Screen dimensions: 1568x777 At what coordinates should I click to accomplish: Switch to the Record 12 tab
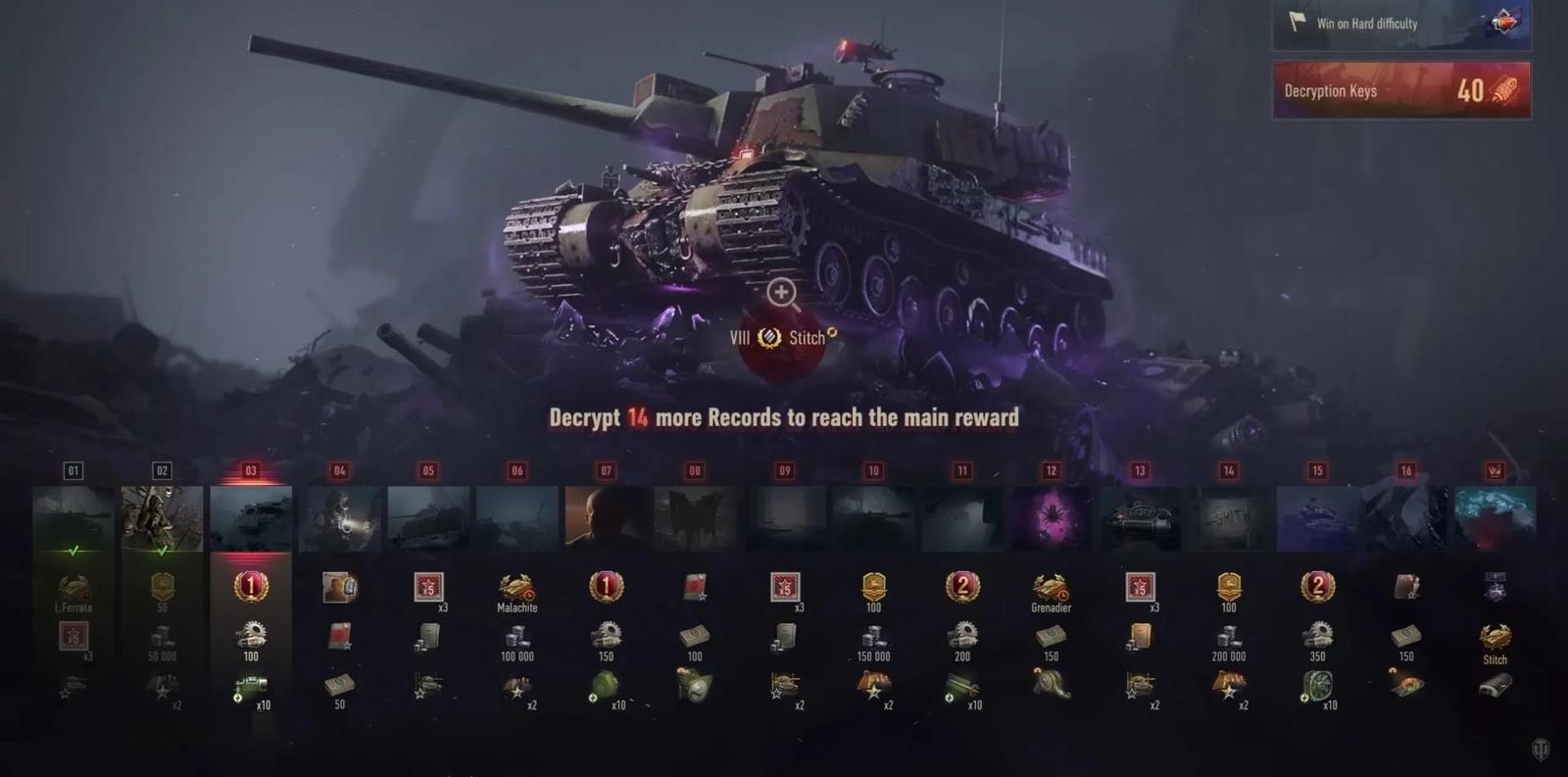point(1050,470)
